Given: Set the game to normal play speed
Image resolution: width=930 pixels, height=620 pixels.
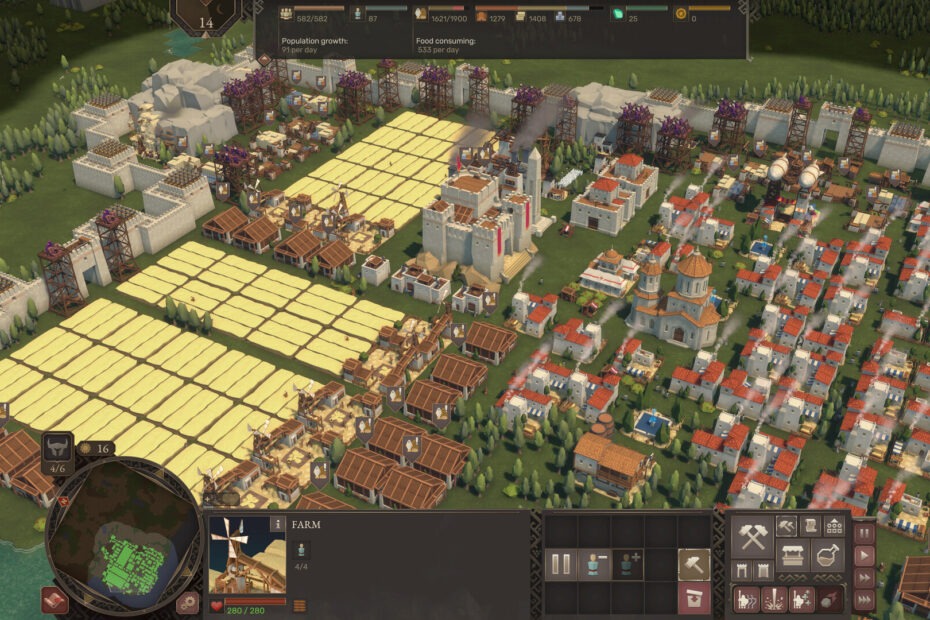Looking at the screenshot, I should [864, 555].
